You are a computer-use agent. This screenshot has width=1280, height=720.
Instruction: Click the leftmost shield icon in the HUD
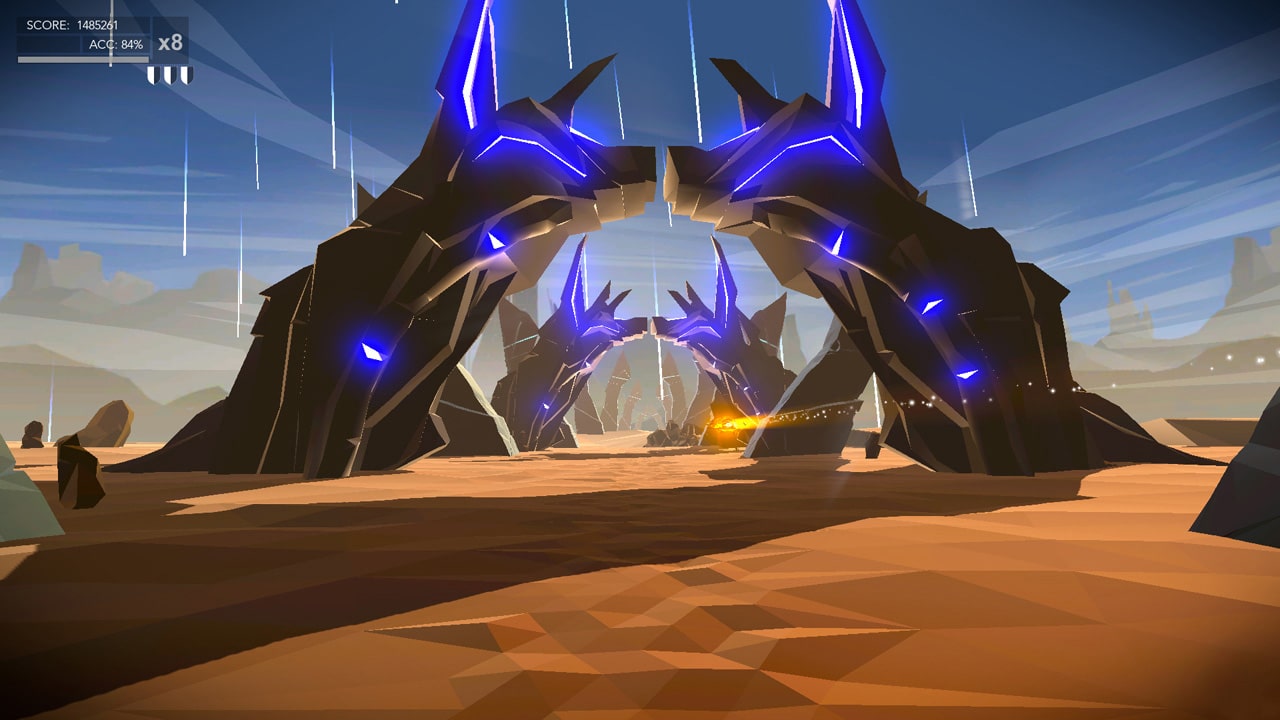pos(152,74)
